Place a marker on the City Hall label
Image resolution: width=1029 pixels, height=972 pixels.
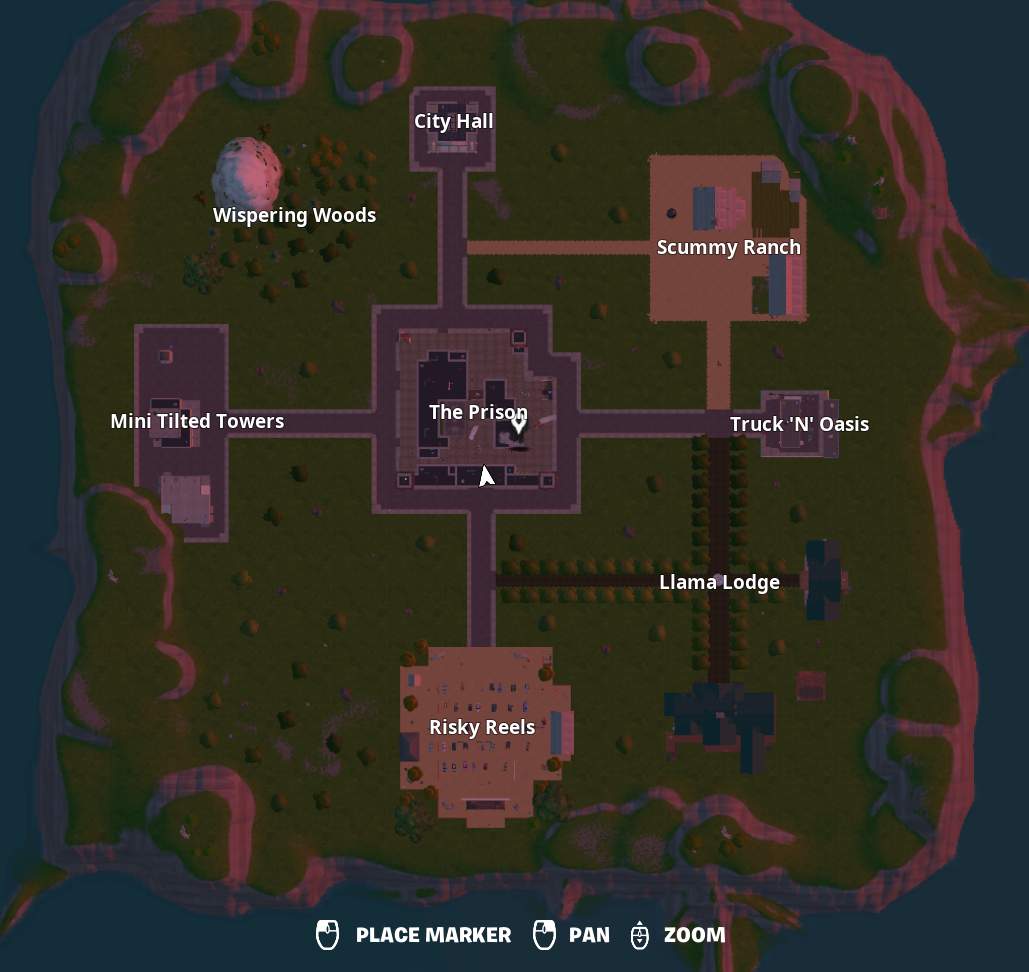[453, 122]
